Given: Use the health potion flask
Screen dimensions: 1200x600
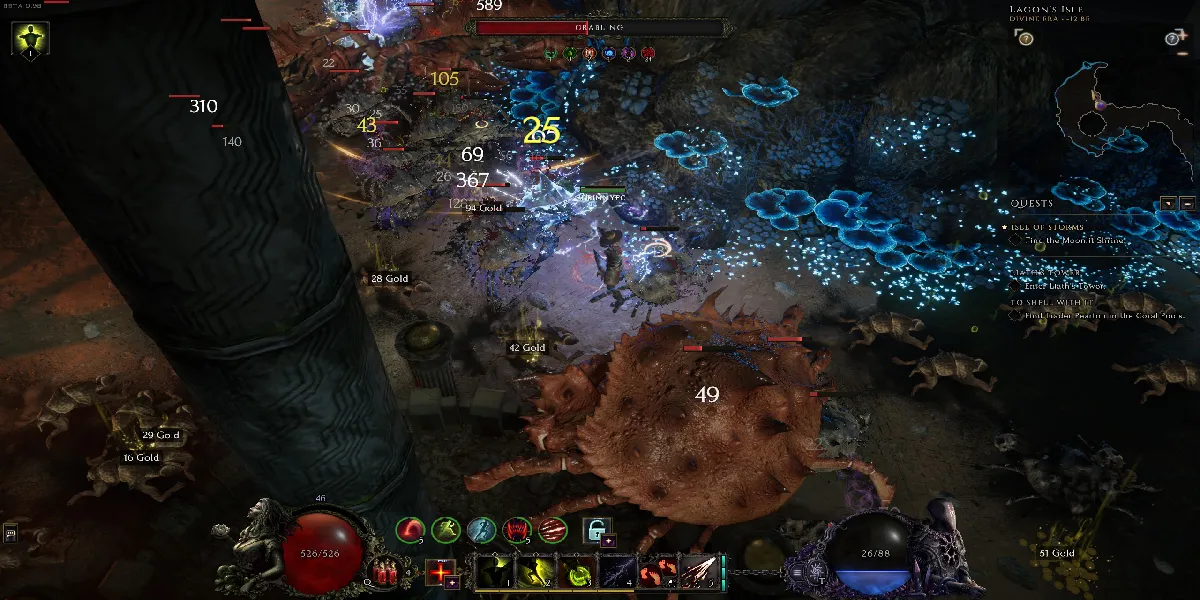Looking at the screenshot, I should point(384,571).
